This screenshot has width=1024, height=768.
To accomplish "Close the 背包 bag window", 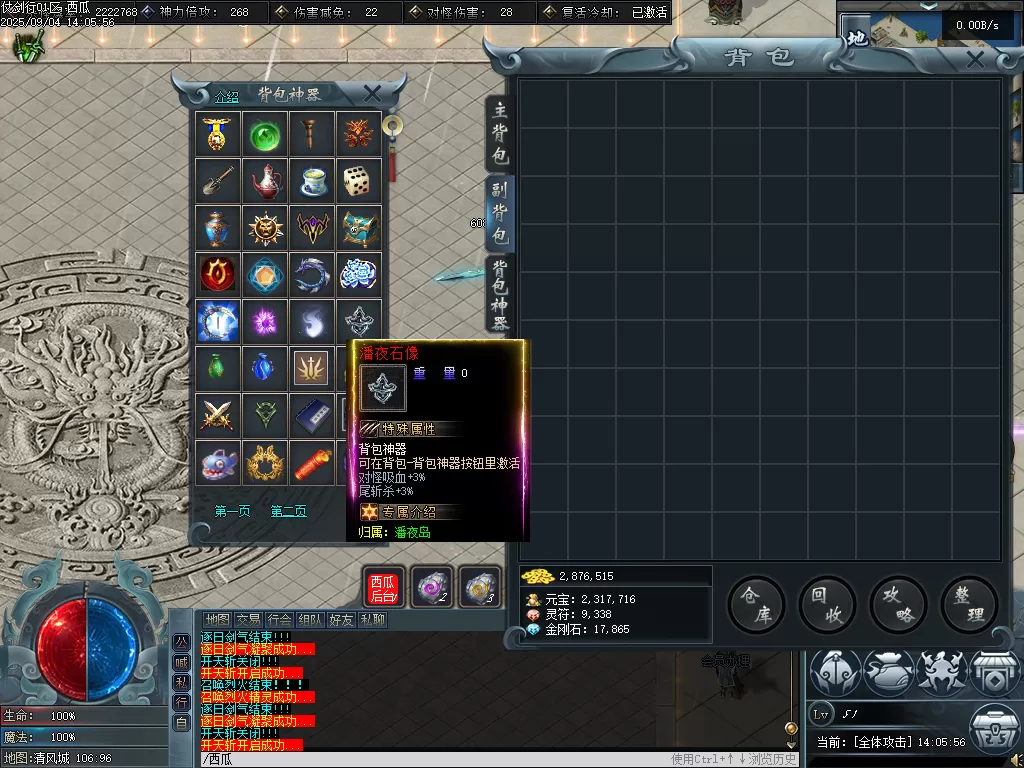I will pos(975,60).
